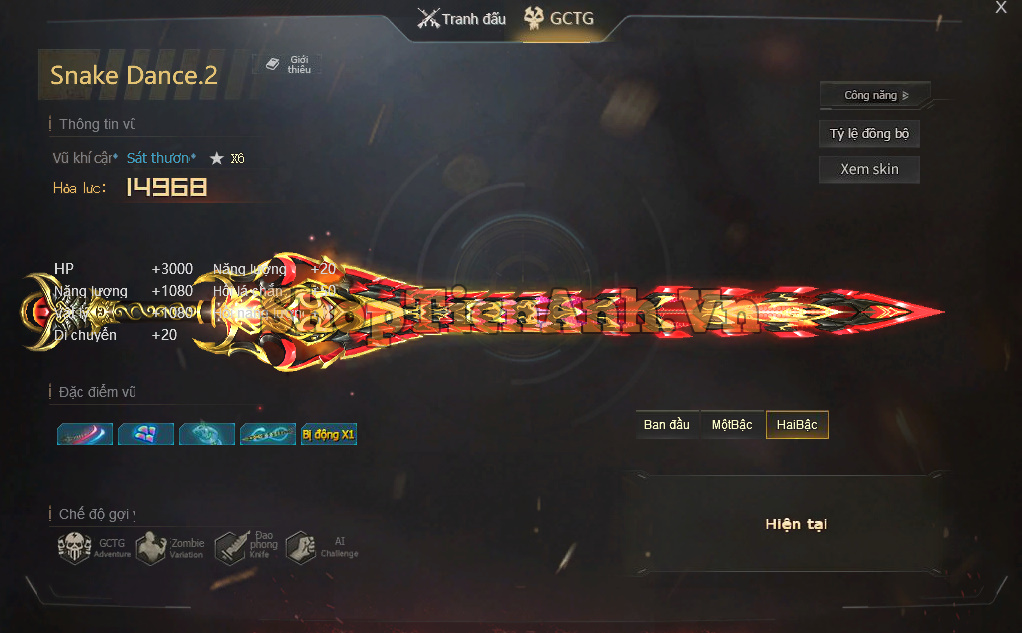
Task: Select the Zombie Variation mode icon
Action: point(151,548)
